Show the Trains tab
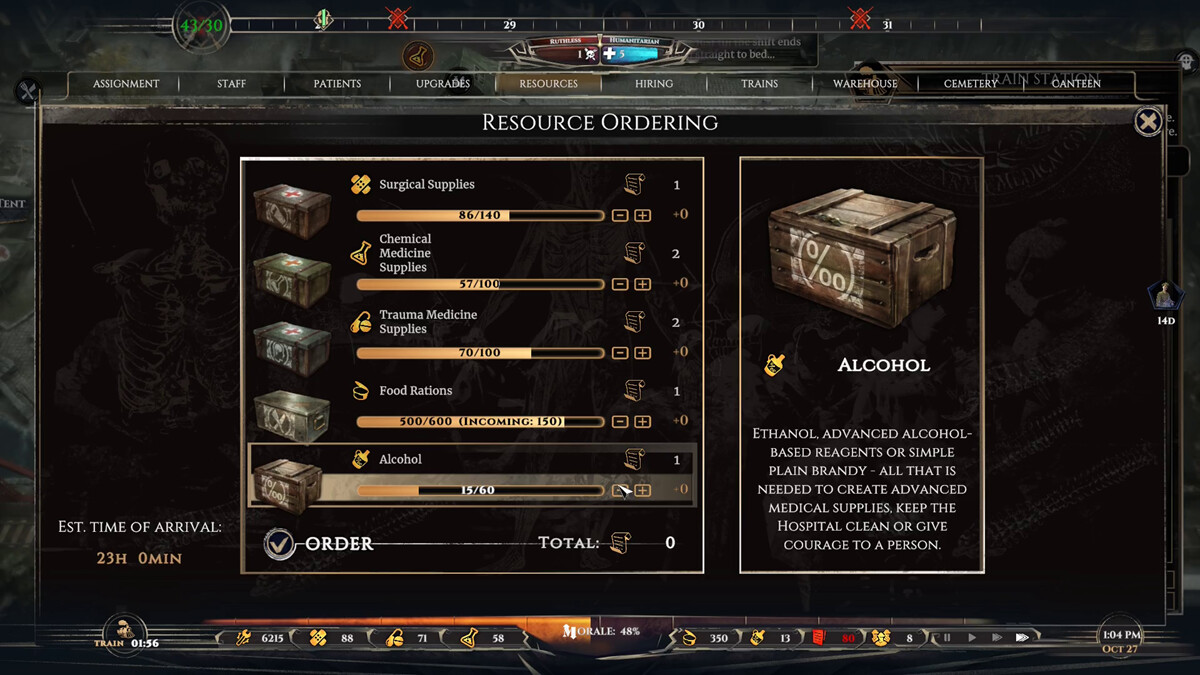This screenshot has width=1200, height=675. (x=759, y=84)
